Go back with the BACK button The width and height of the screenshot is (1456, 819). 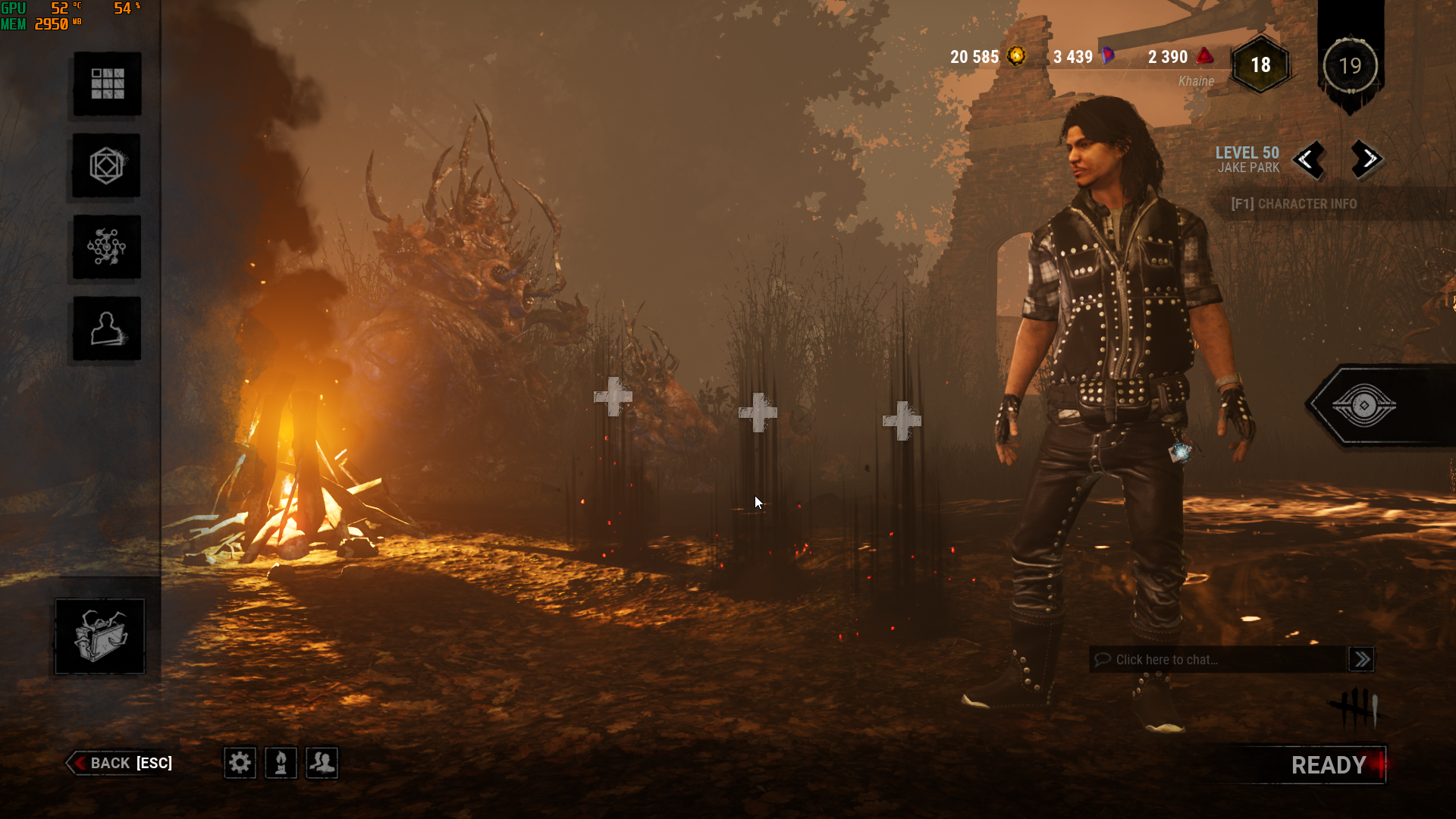121,763
